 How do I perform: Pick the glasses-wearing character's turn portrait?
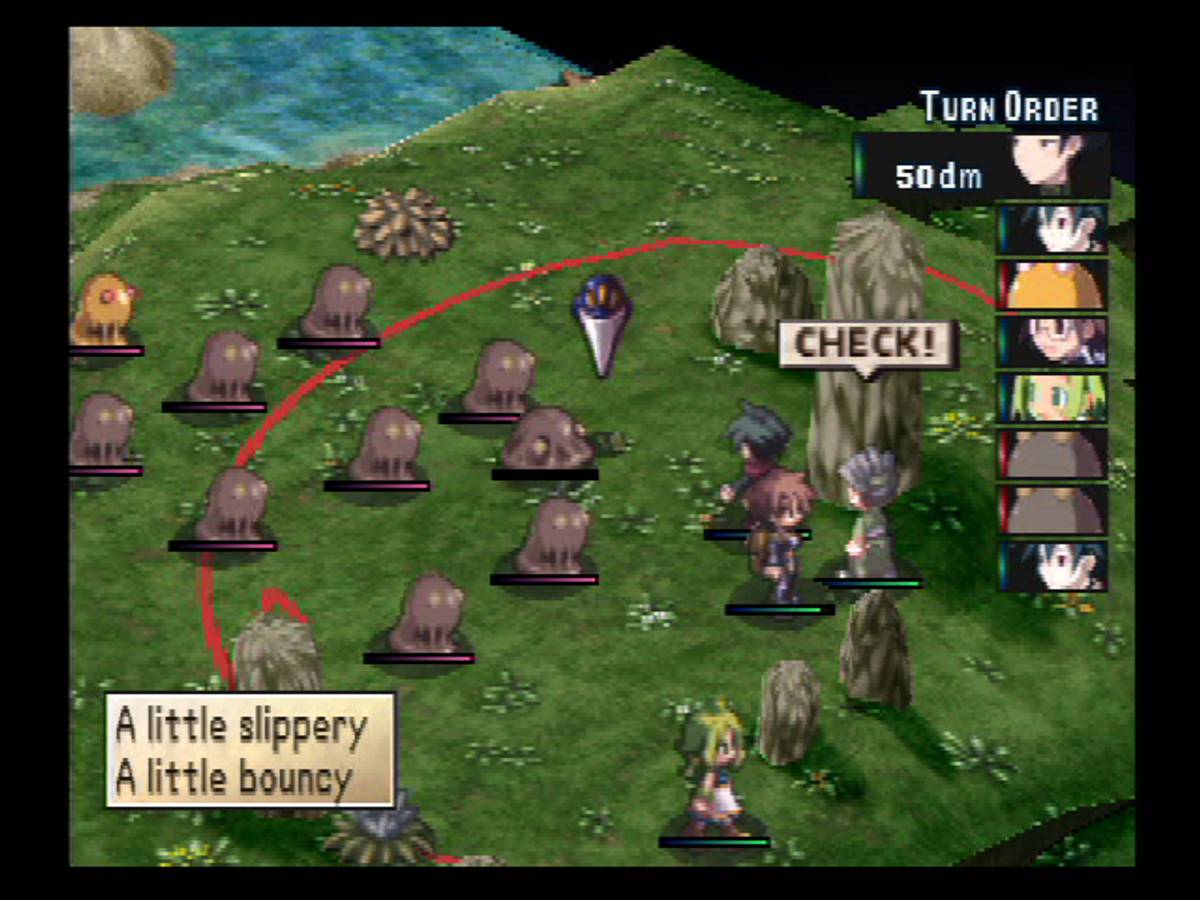(1052, 341)
